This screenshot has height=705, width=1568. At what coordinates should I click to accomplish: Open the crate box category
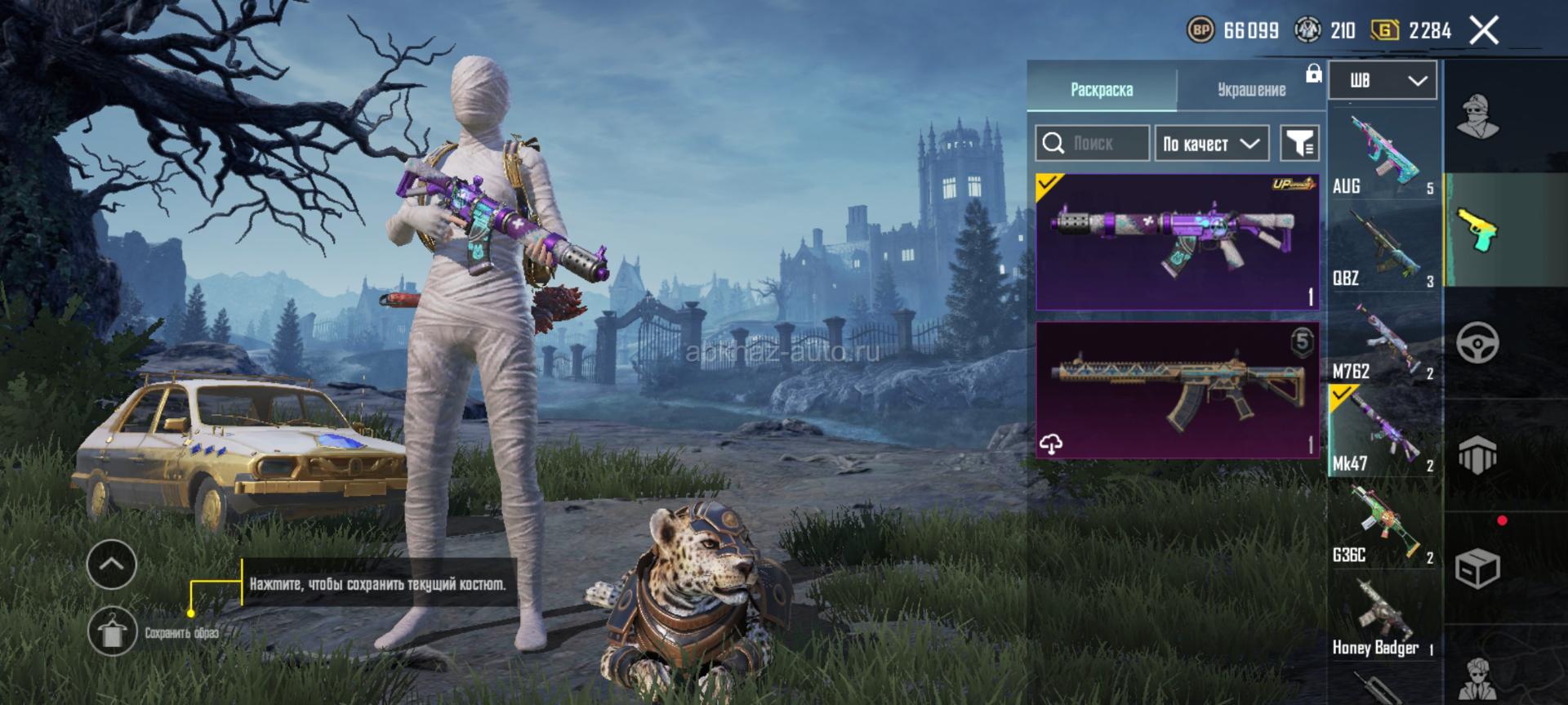(1478, 568)
